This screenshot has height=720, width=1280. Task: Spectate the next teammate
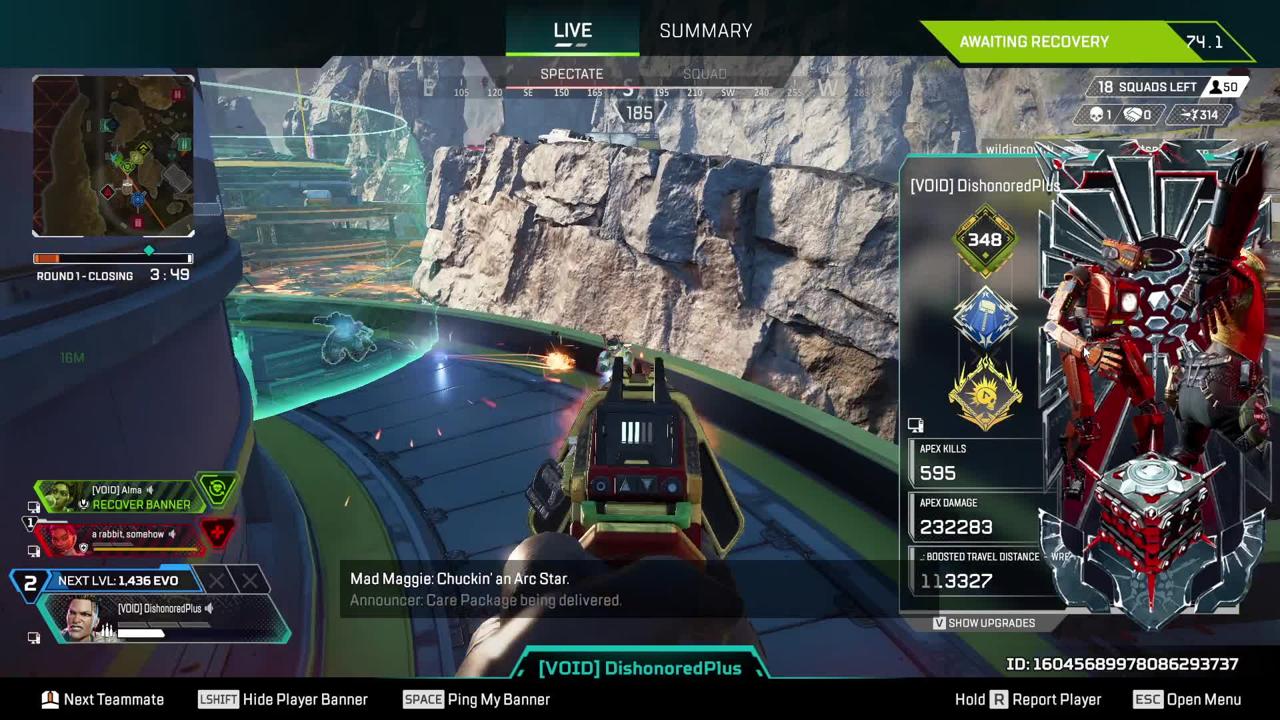coord(102,700)
